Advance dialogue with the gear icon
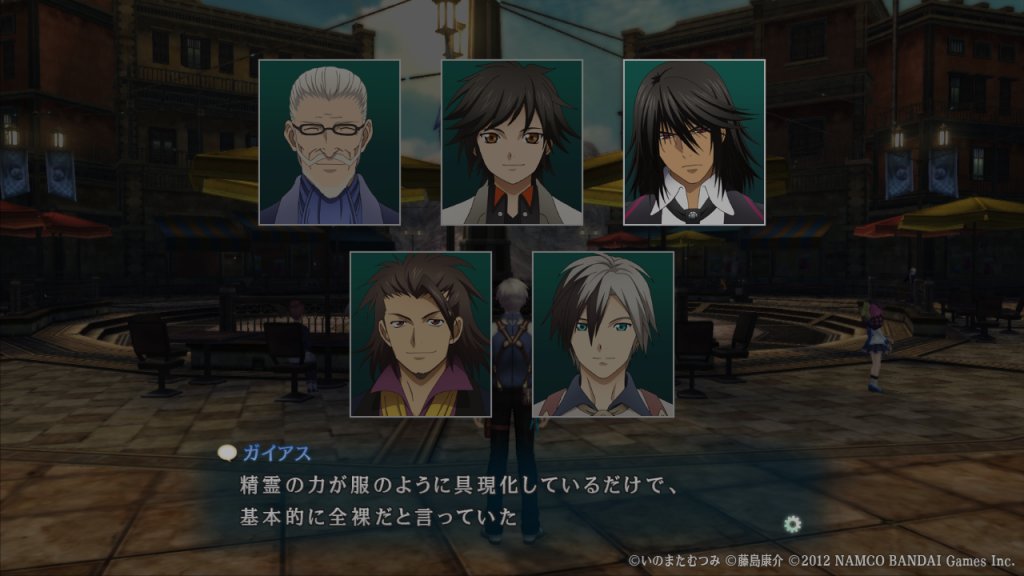Viewport: 1024px width, 576px height. click(x=793, y=523)
